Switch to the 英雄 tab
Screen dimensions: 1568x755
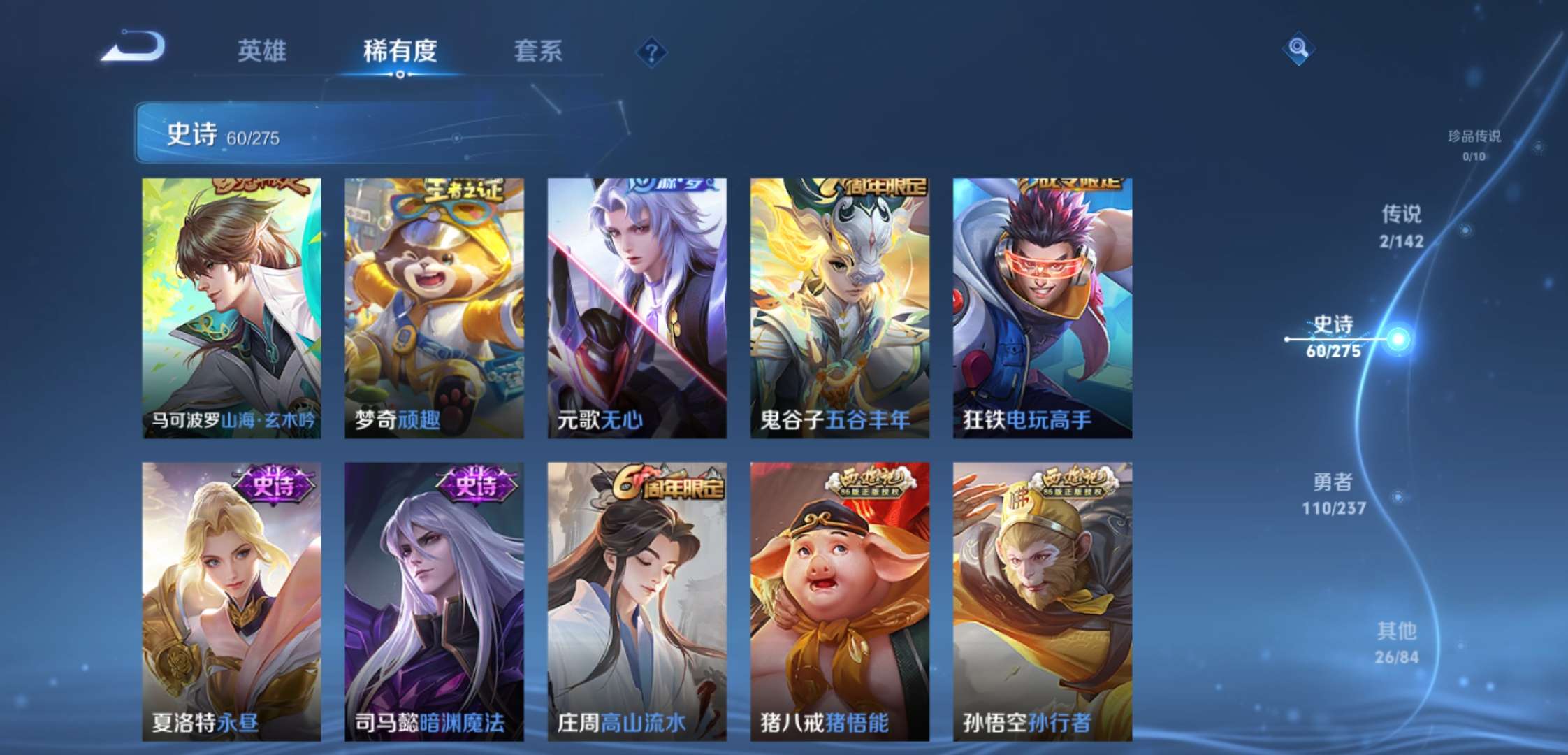point(264,51)
